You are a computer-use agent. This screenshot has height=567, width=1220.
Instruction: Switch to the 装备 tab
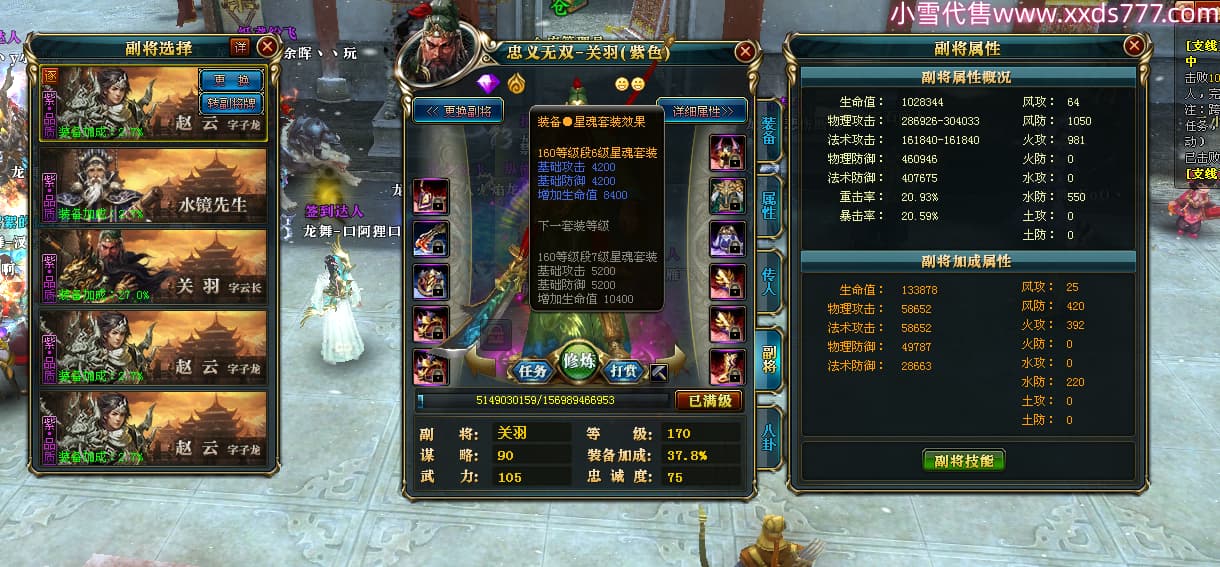768,130
